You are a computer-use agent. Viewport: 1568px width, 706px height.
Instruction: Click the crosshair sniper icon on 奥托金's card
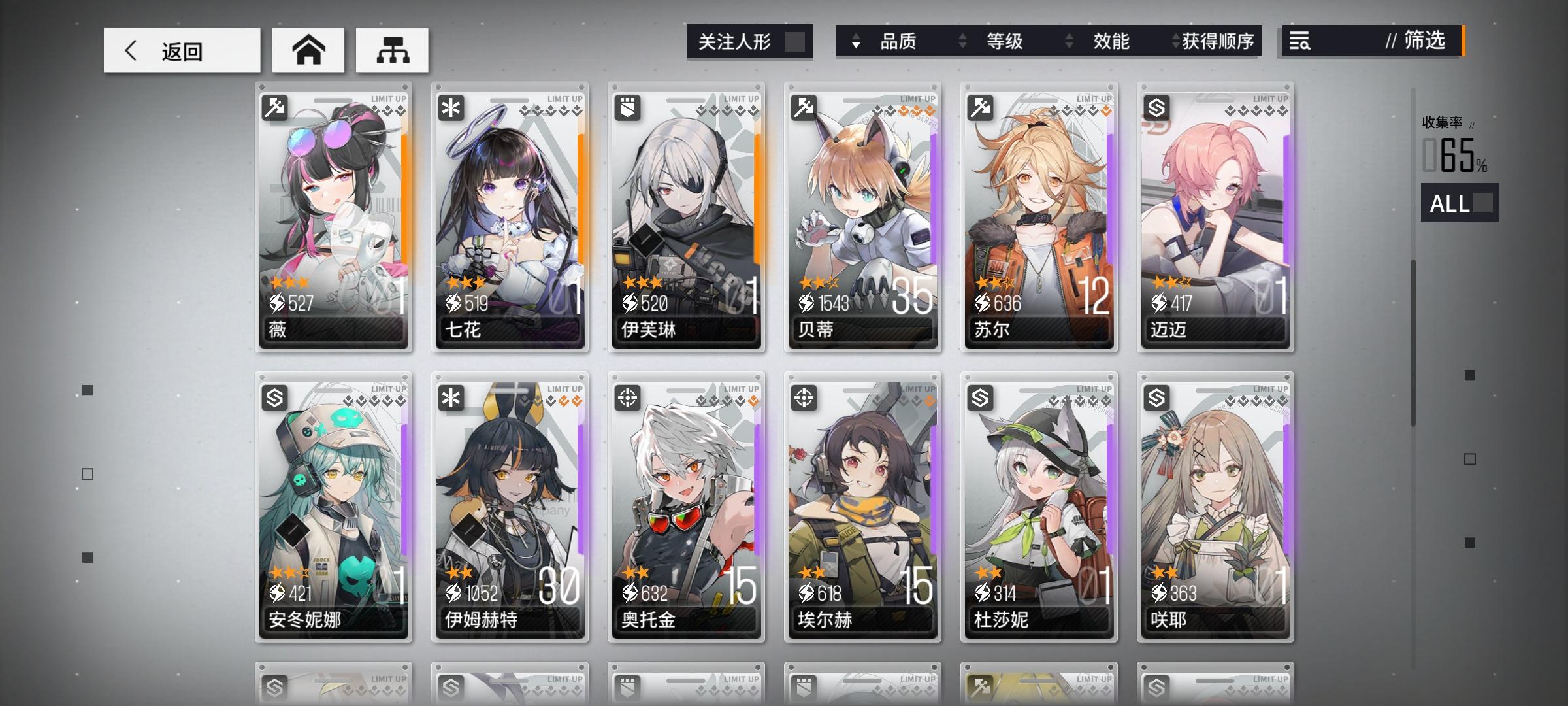point(629,396)
